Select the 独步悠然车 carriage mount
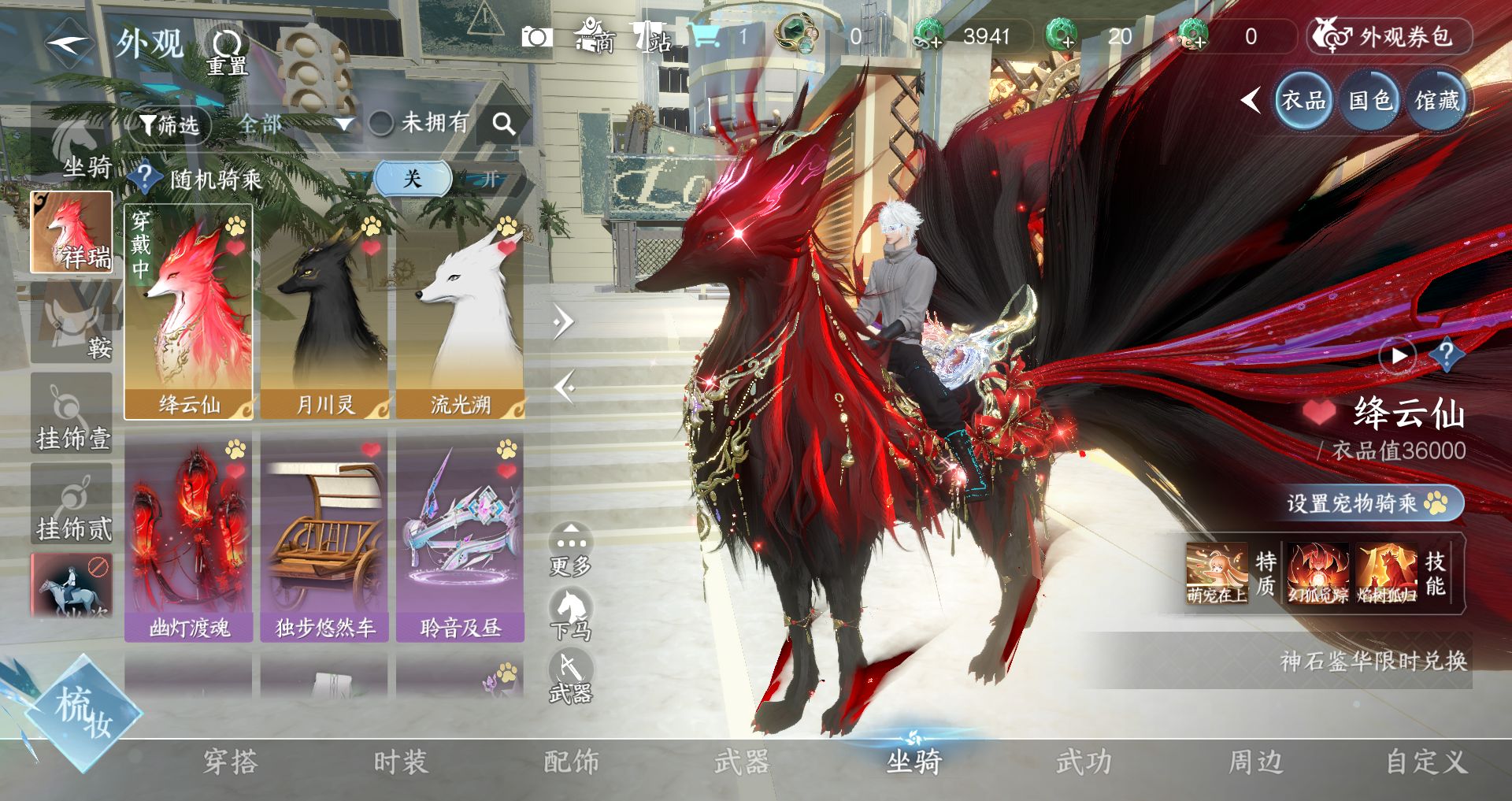The width and height of the screenshot is (1512, 801). pyautogui.click(x=324, y=537)
